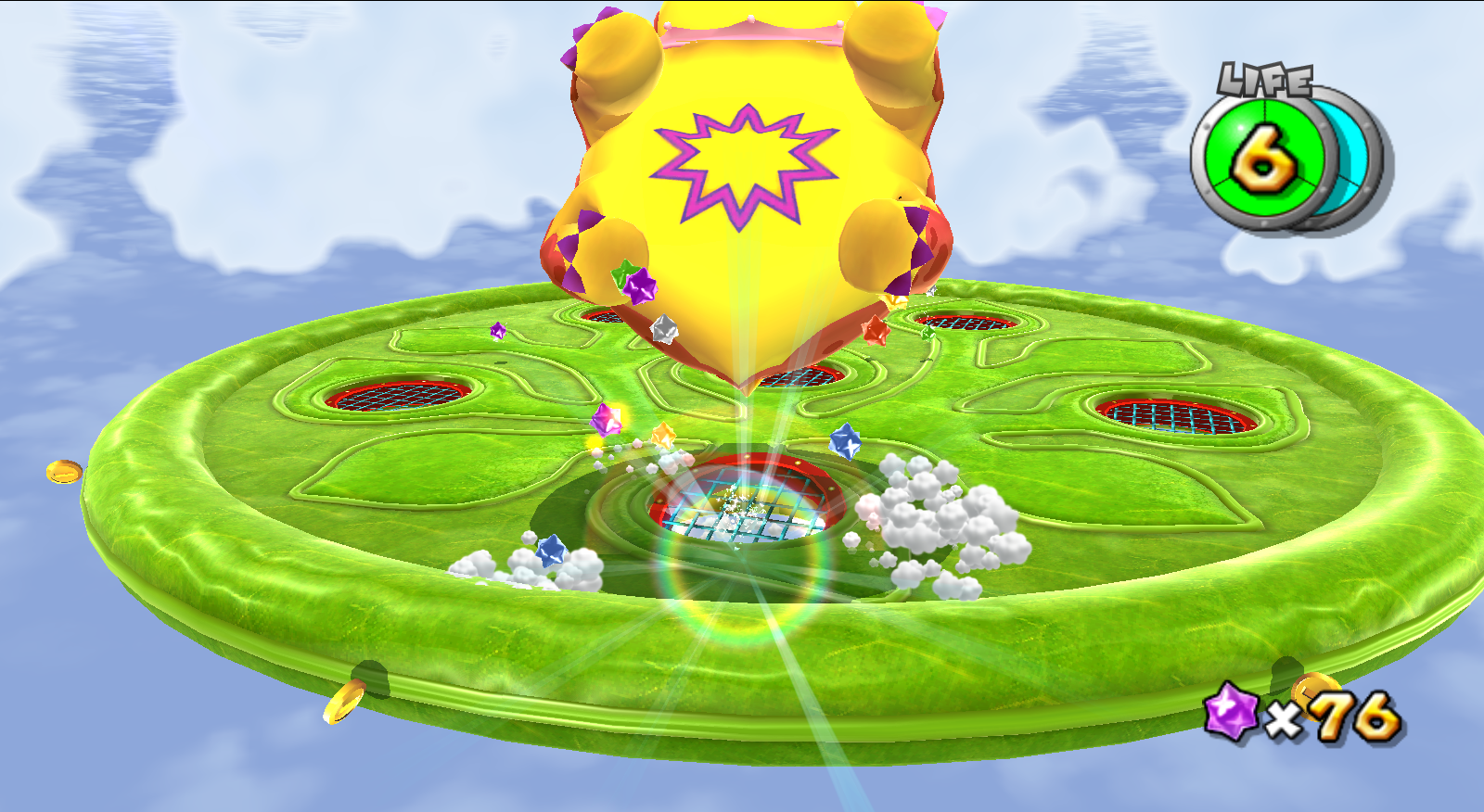Select the yellow star bit above the clouds
Image resolution: width=1484 pixels, height=812 pixels.
coord(664,437)
